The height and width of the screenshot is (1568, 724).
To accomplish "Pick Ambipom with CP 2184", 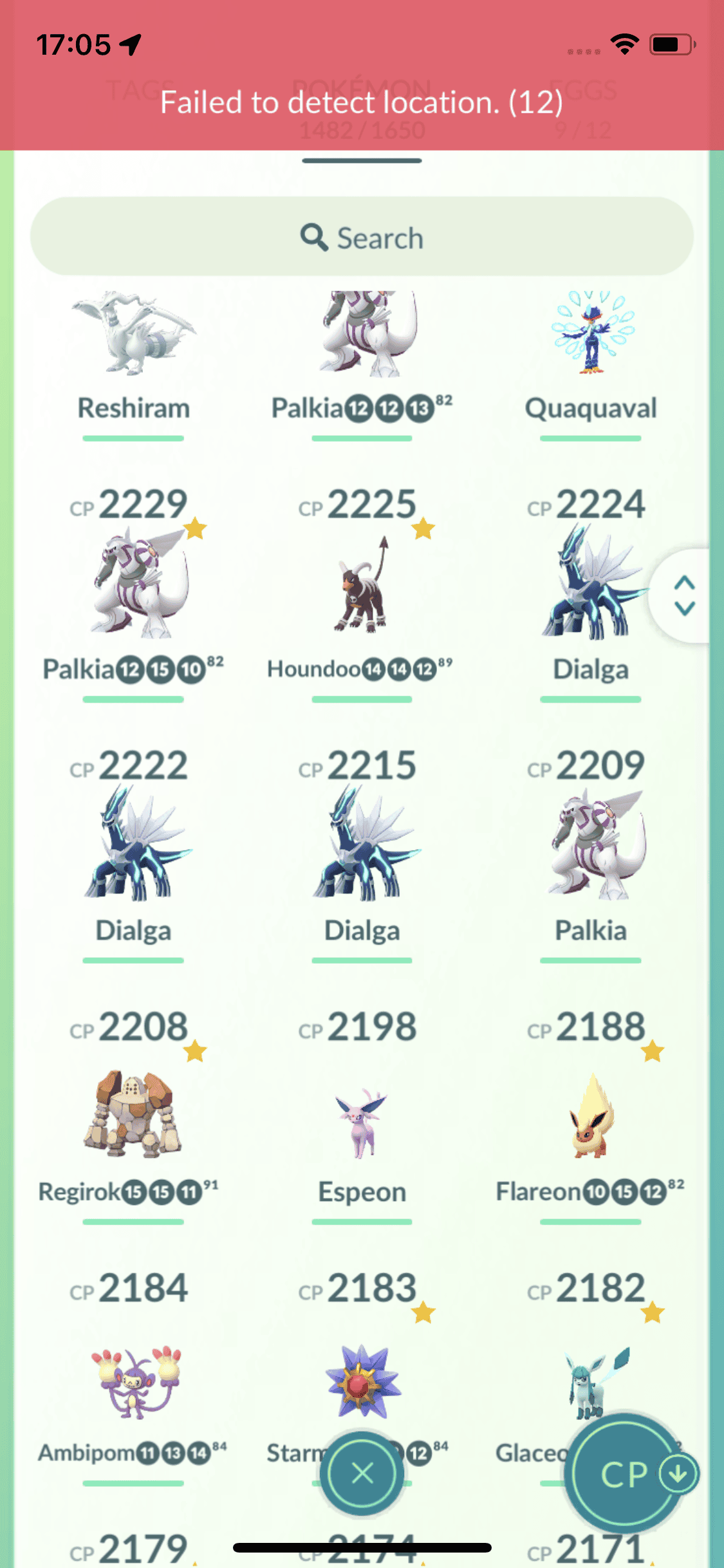I will click(x=133, y=1381).
